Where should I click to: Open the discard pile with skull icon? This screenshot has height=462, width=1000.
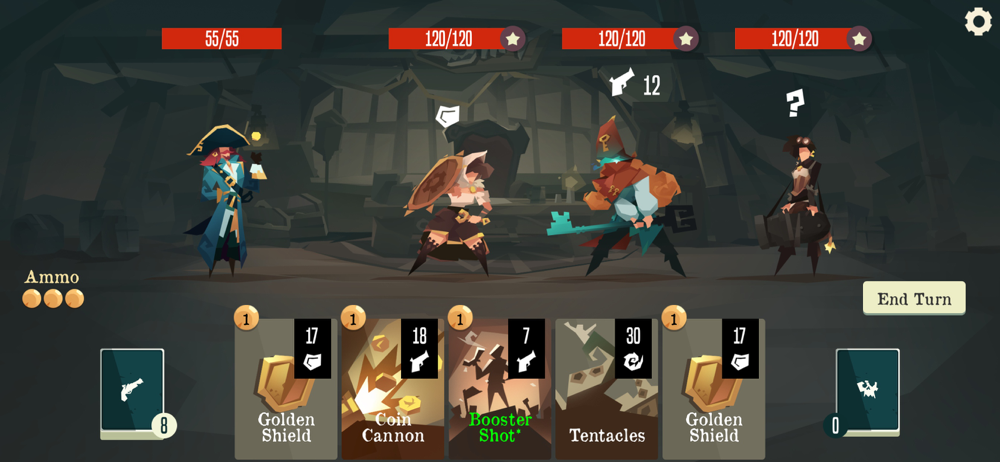pyautogui.click(x=867, y=391)
